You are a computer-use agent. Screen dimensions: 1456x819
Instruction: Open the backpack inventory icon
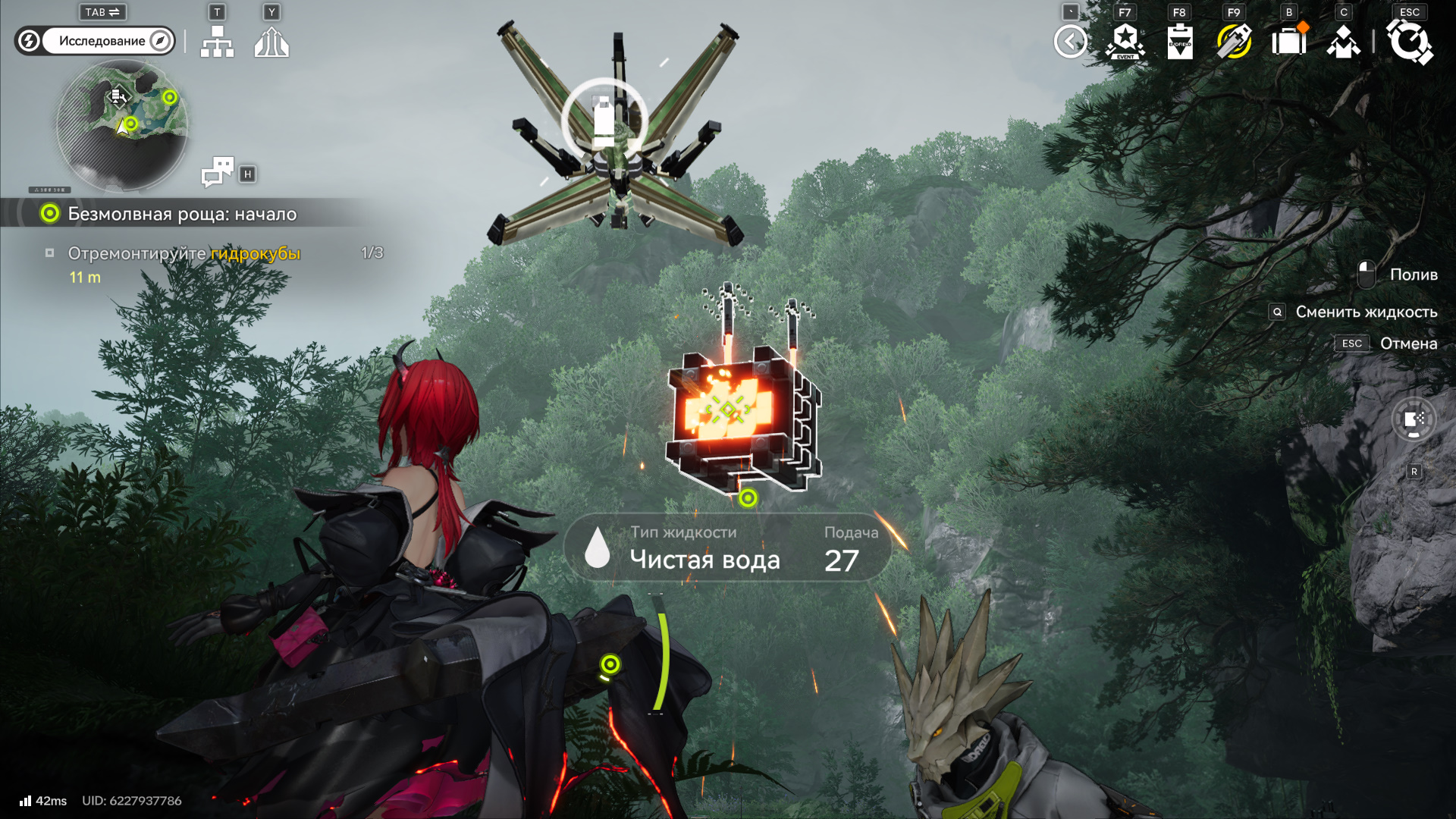(x=1289, y=42)
